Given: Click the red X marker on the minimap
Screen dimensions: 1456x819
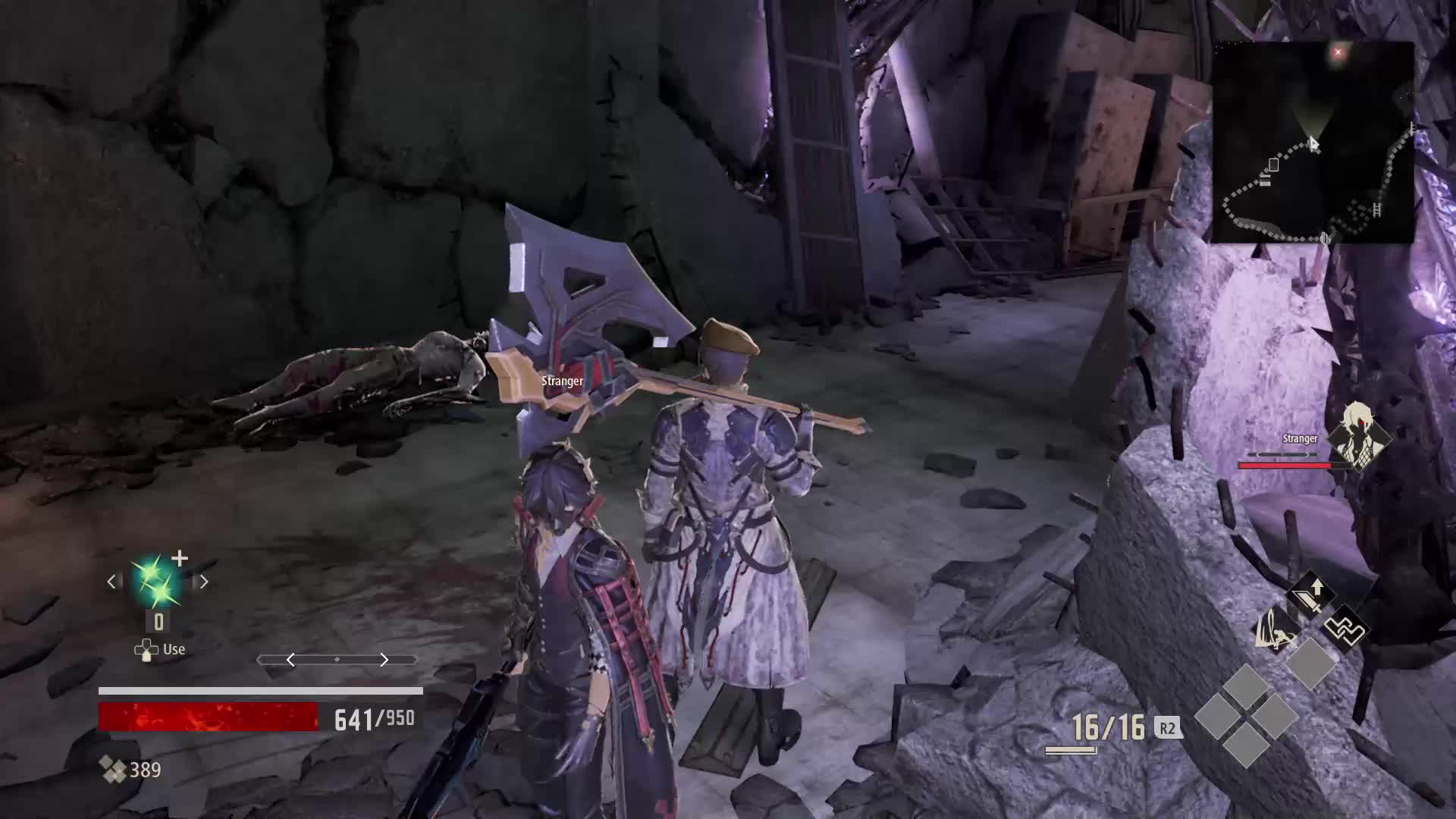Looking at the screenshot, I should 1338,52.
